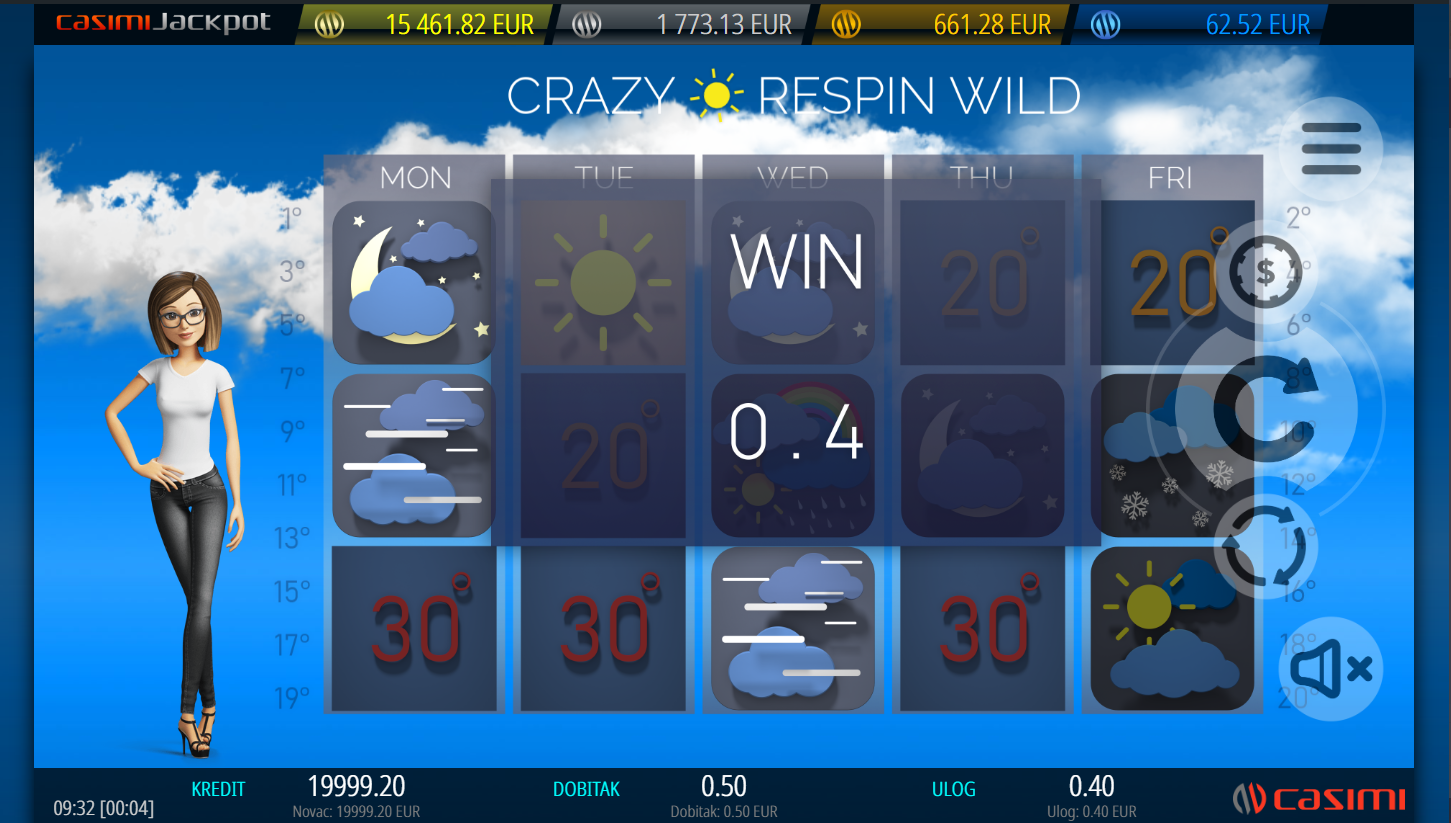Open the hamburger menu
Screen dimensions: 1451x823
tap(1331, 149)
